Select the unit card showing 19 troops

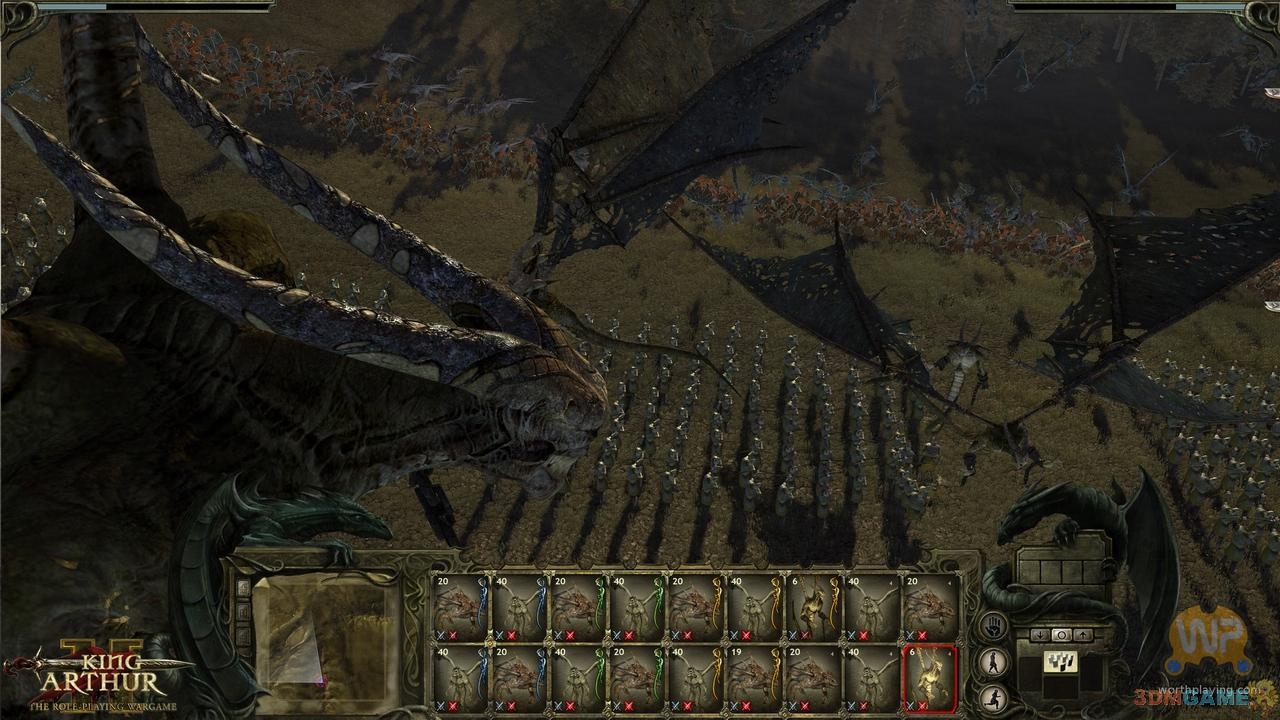754,676
